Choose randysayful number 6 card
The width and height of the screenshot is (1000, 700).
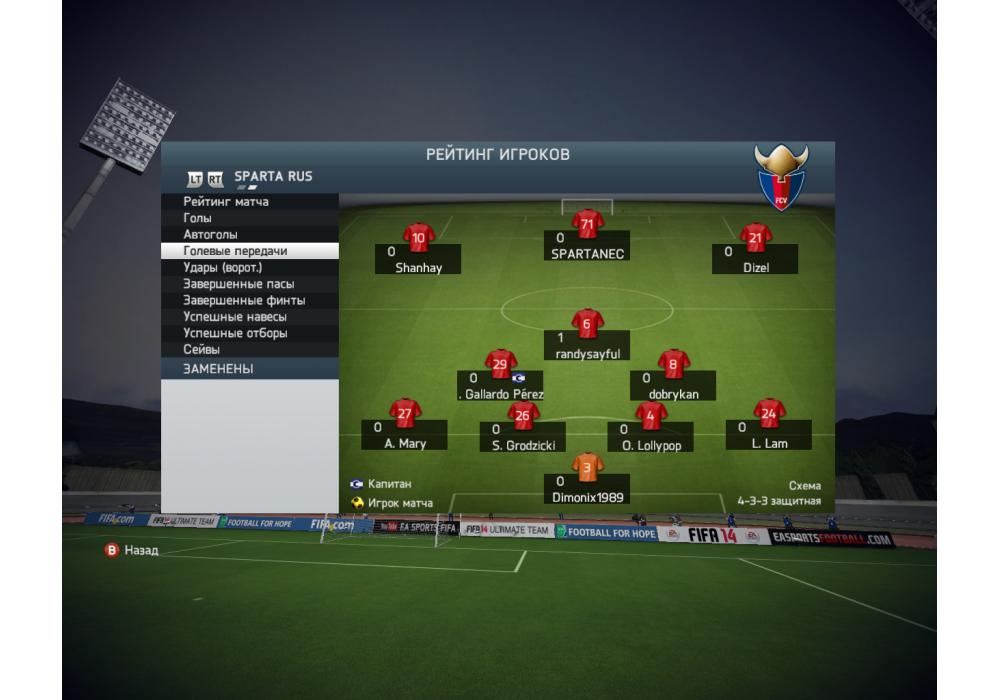pyautogui.click(x=587, y=341)
